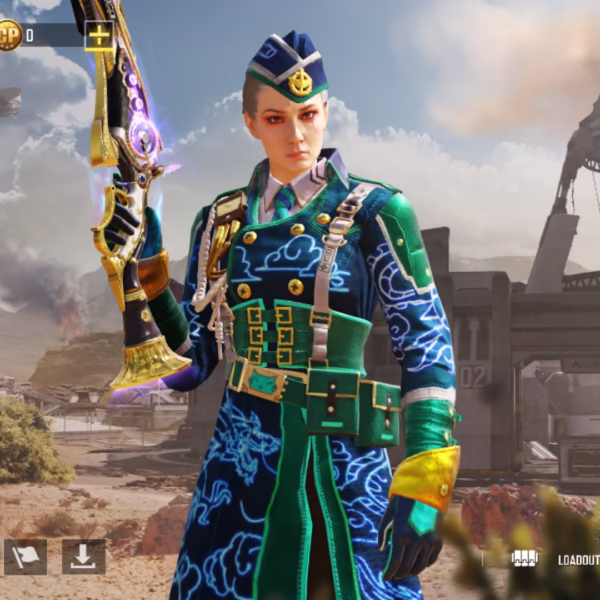The width and height of the screenshot is (600, 600).
Task: Add CP with the yellow plus button
Action: (x=99, y=36)
